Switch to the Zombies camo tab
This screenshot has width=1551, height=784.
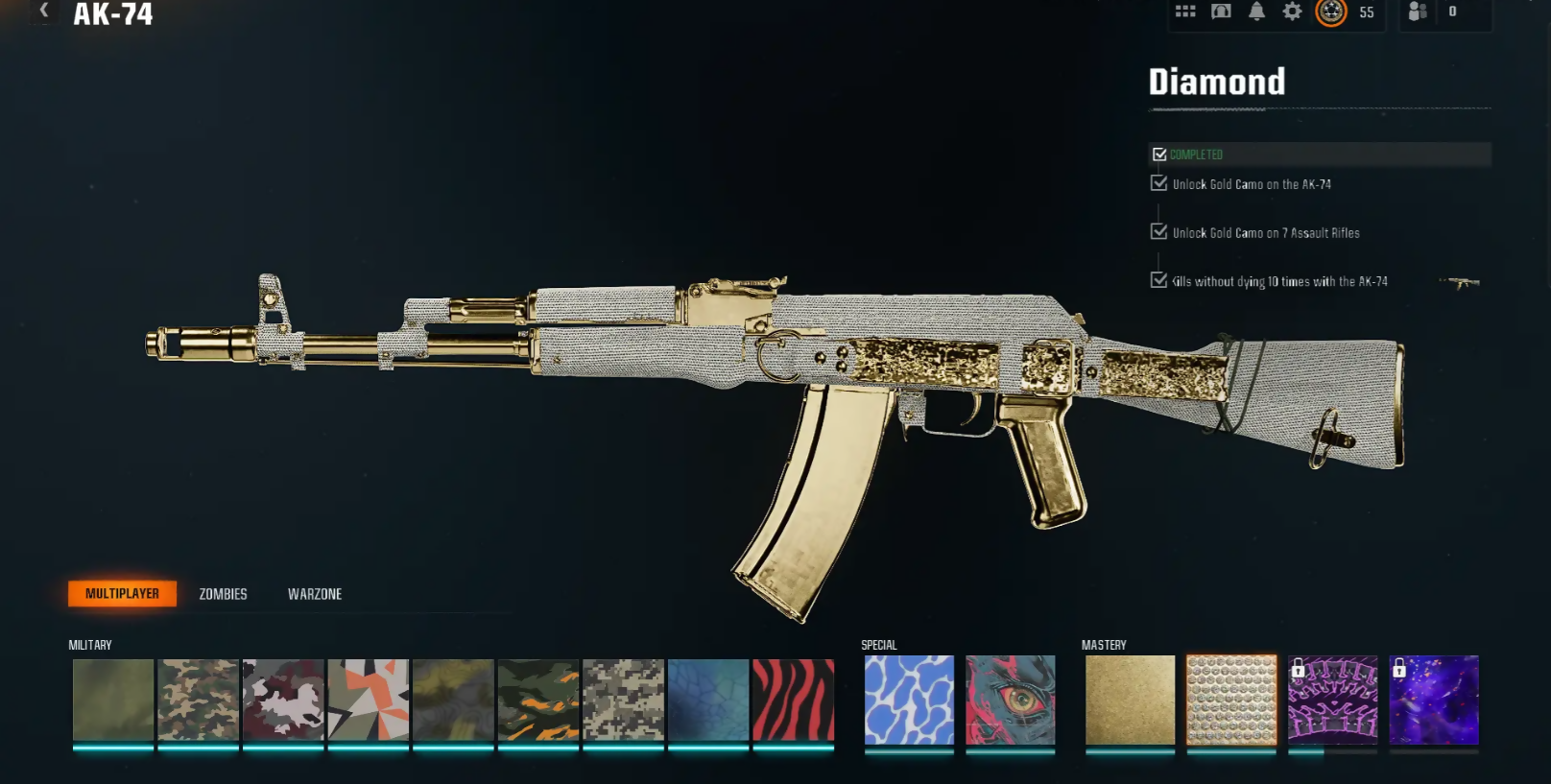coord(223,594)
